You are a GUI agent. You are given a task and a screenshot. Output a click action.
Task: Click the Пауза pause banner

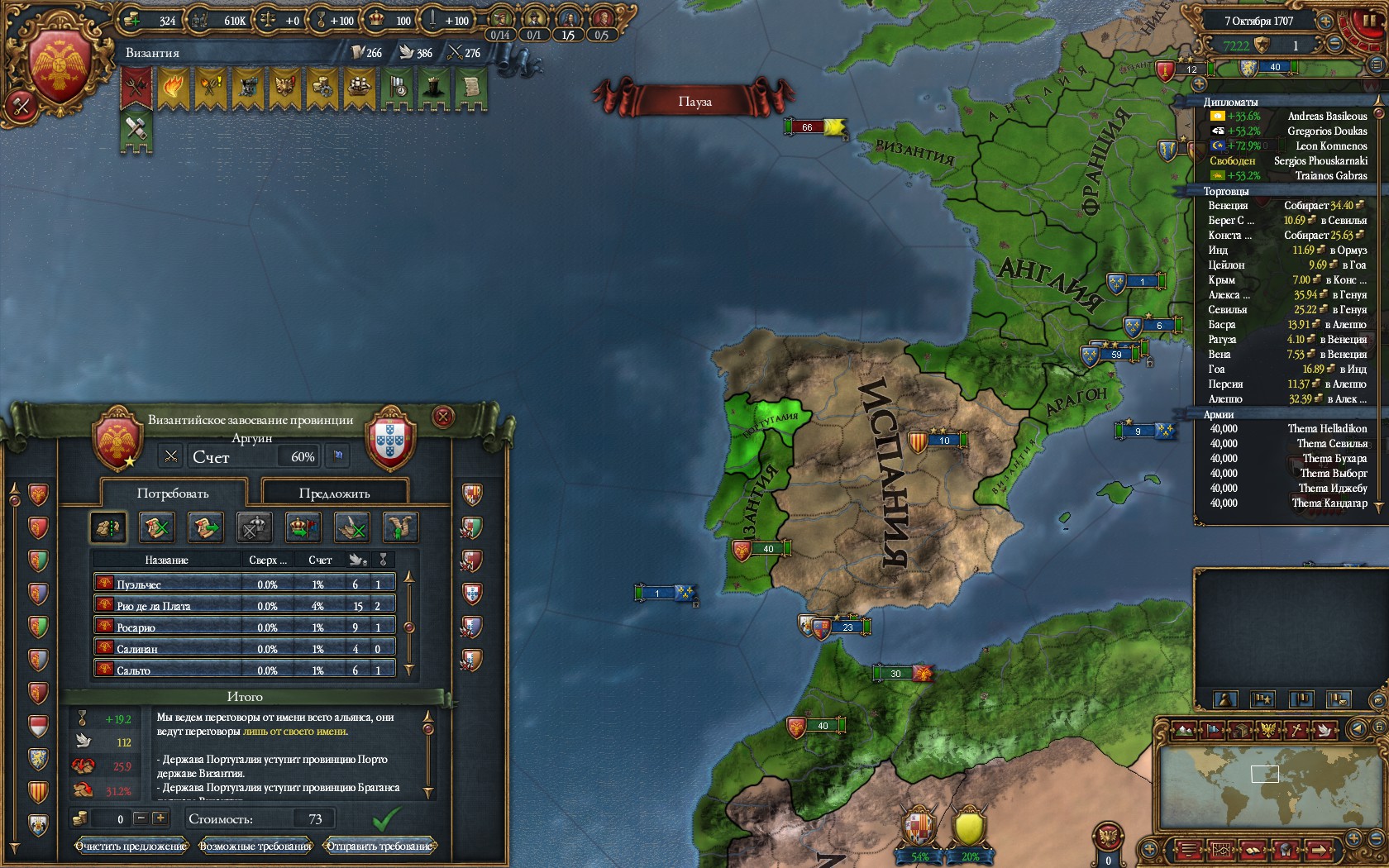coord(694,102)
